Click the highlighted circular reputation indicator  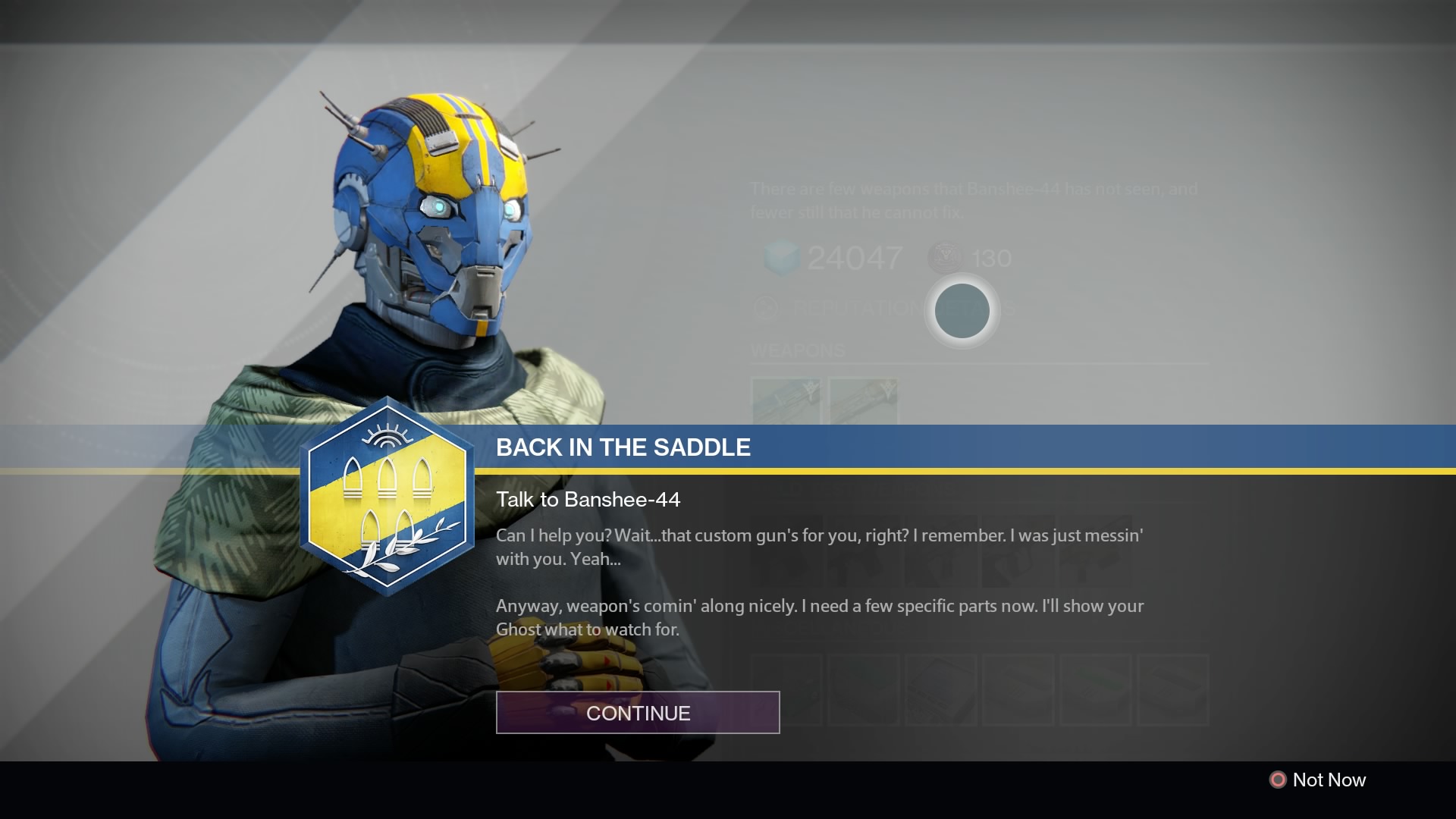click(962, 311)
